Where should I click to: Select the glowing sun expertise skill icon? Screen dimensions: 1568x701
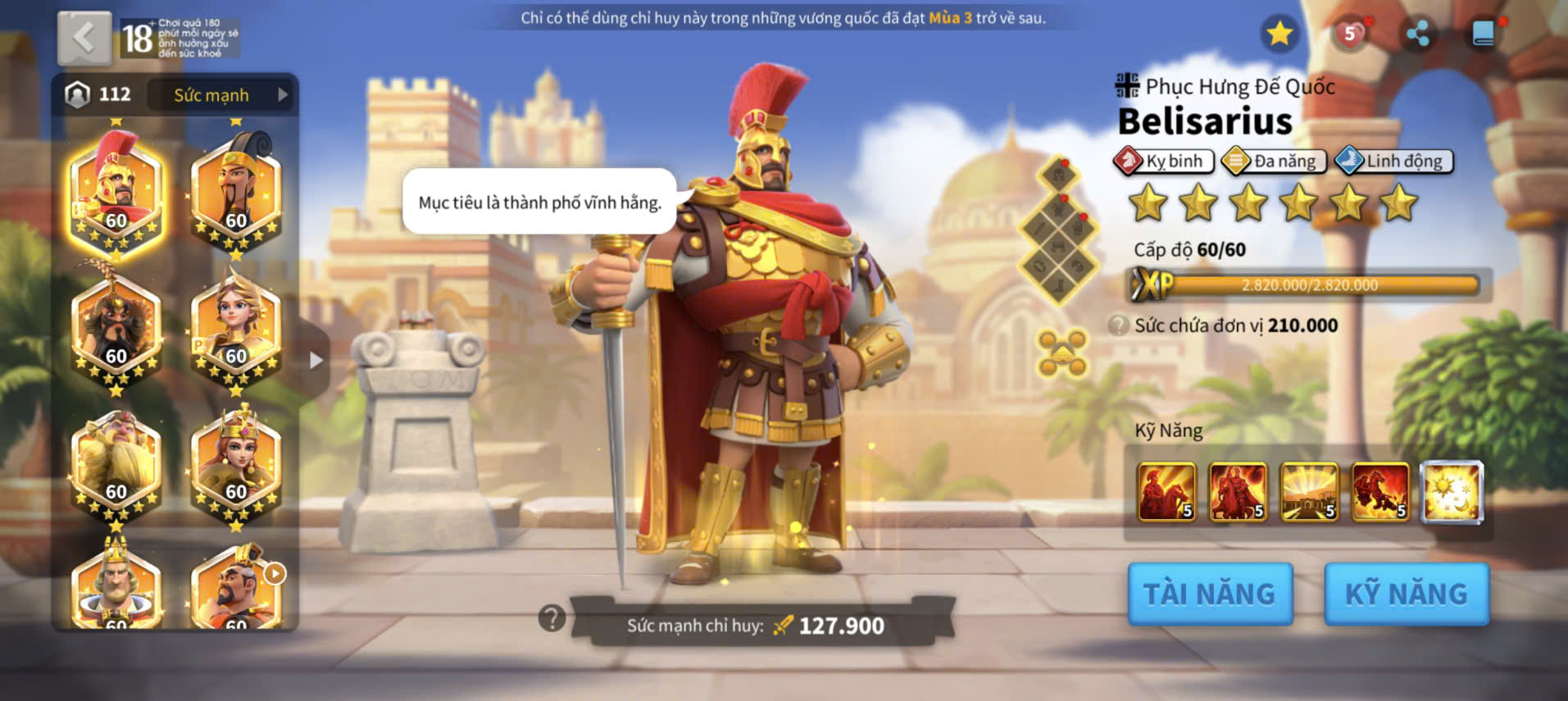click(1452, 492)
